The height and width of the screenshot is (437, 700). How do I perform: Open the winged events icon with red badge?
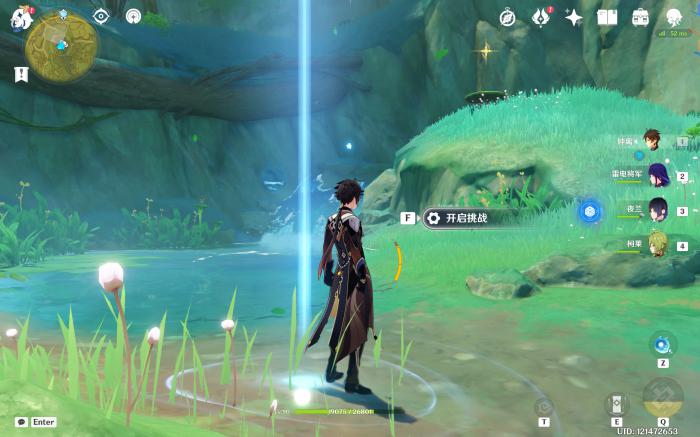click(x=541, y=17)
